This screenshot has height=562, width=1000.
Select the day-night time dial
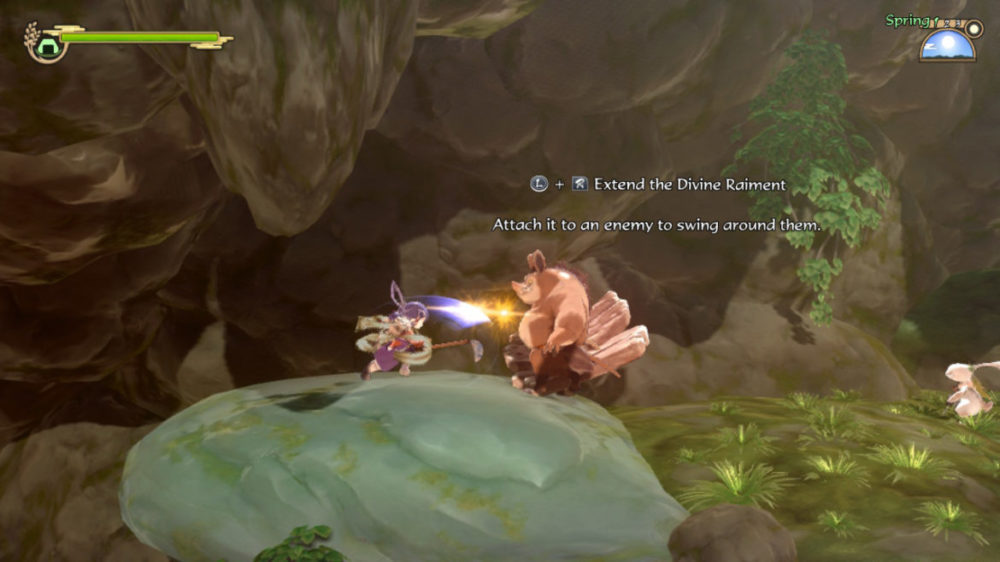coord(946,44)
